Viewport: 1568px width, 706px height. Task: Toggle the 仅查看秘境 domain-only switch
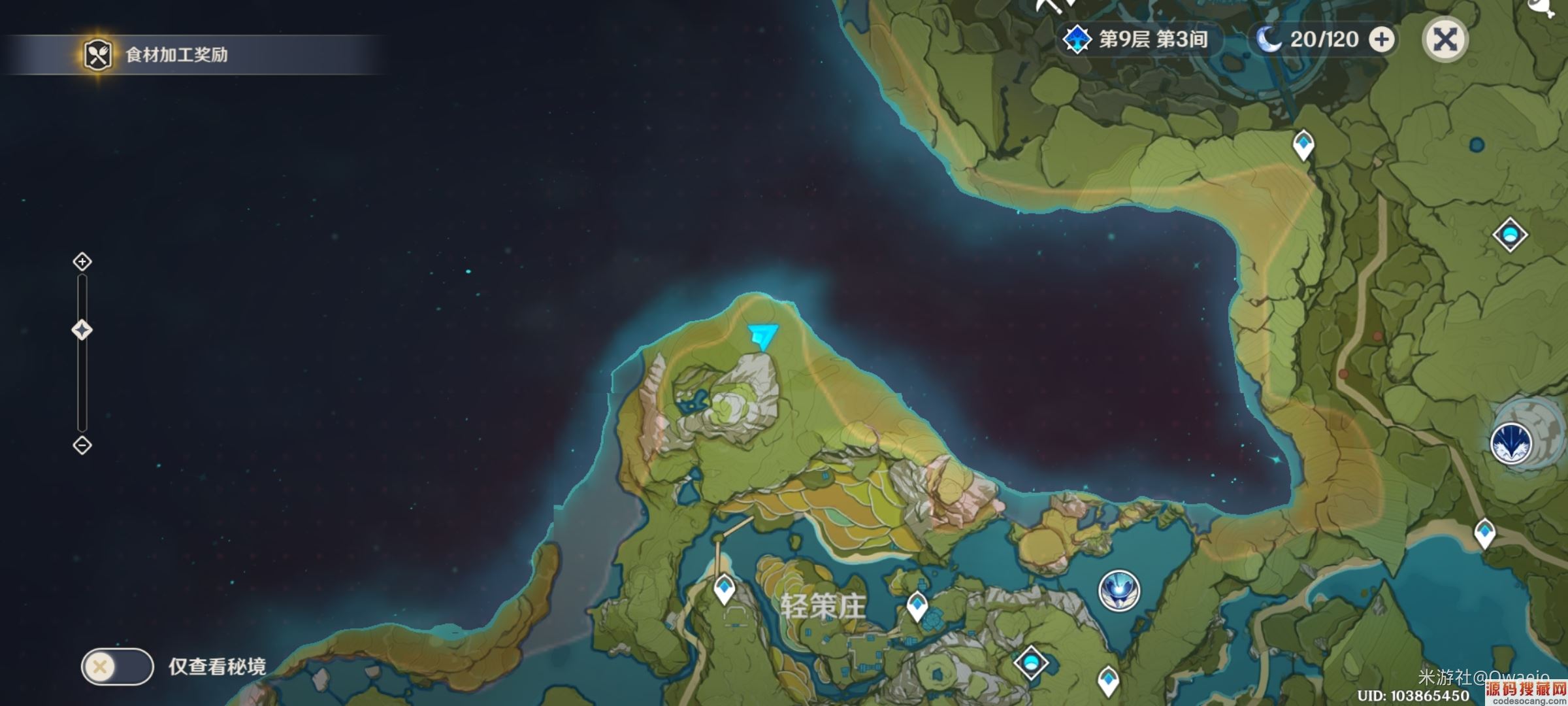pos(117,667)
